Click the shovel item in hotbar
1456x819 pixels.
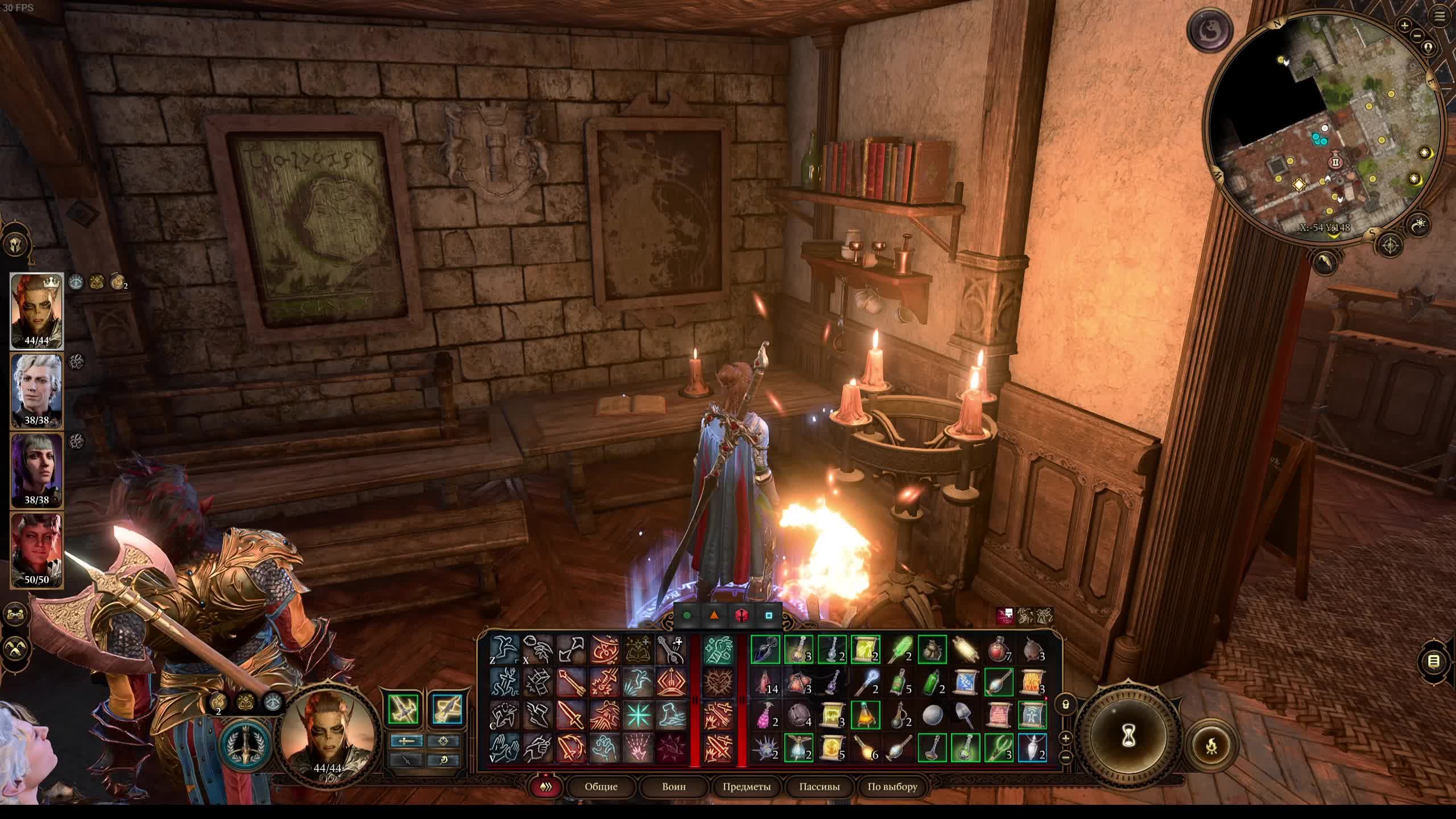coord(965,715)
